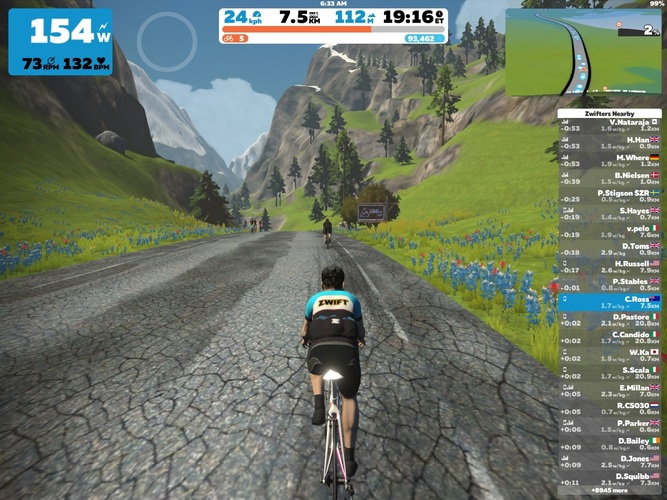This screenshot has width=667, height=500.
Task: Click M.Where's row in the rider list
Action: click(x=611, y=160)
